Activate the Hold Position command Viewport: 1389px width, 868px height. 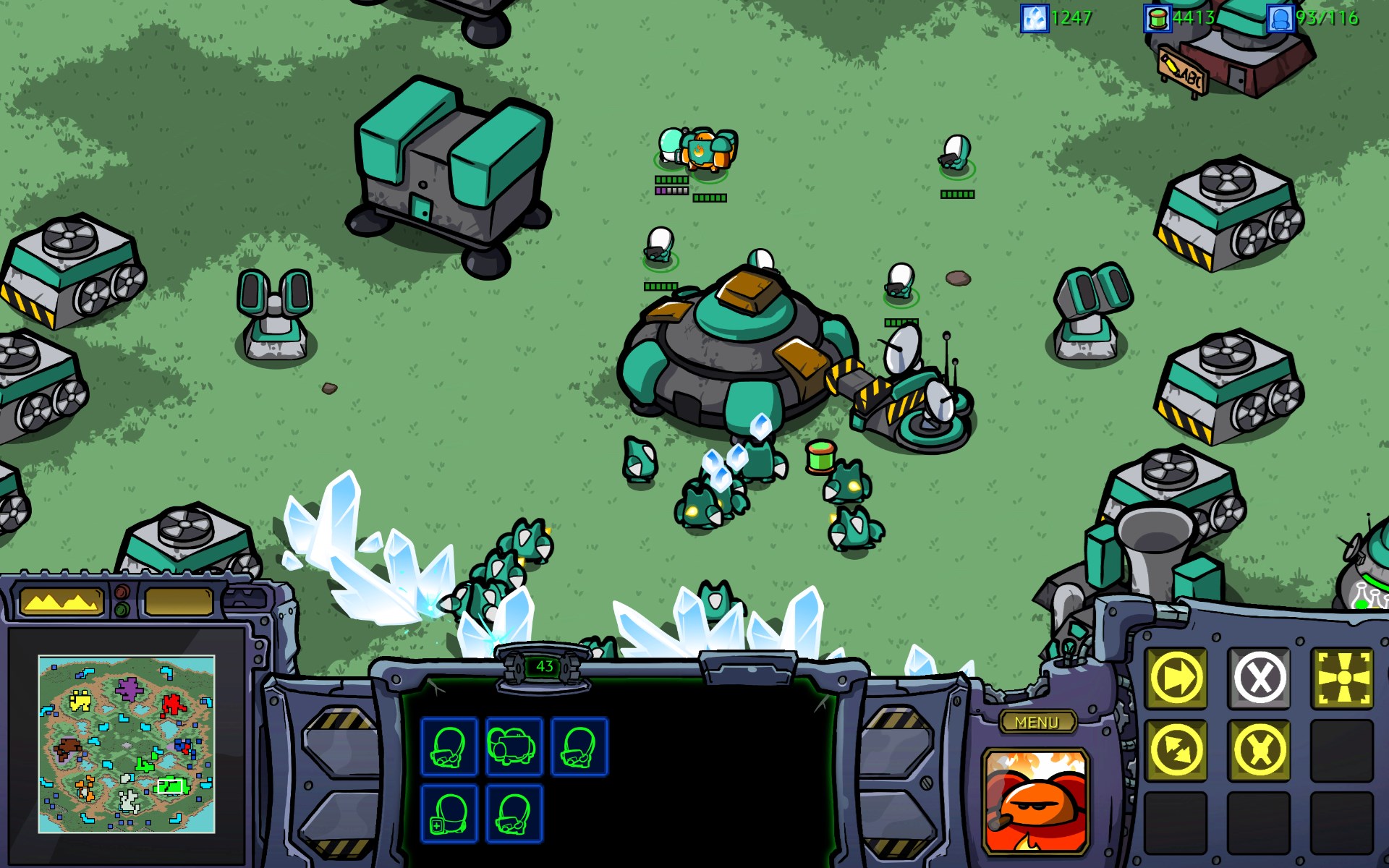[1260, 751]
